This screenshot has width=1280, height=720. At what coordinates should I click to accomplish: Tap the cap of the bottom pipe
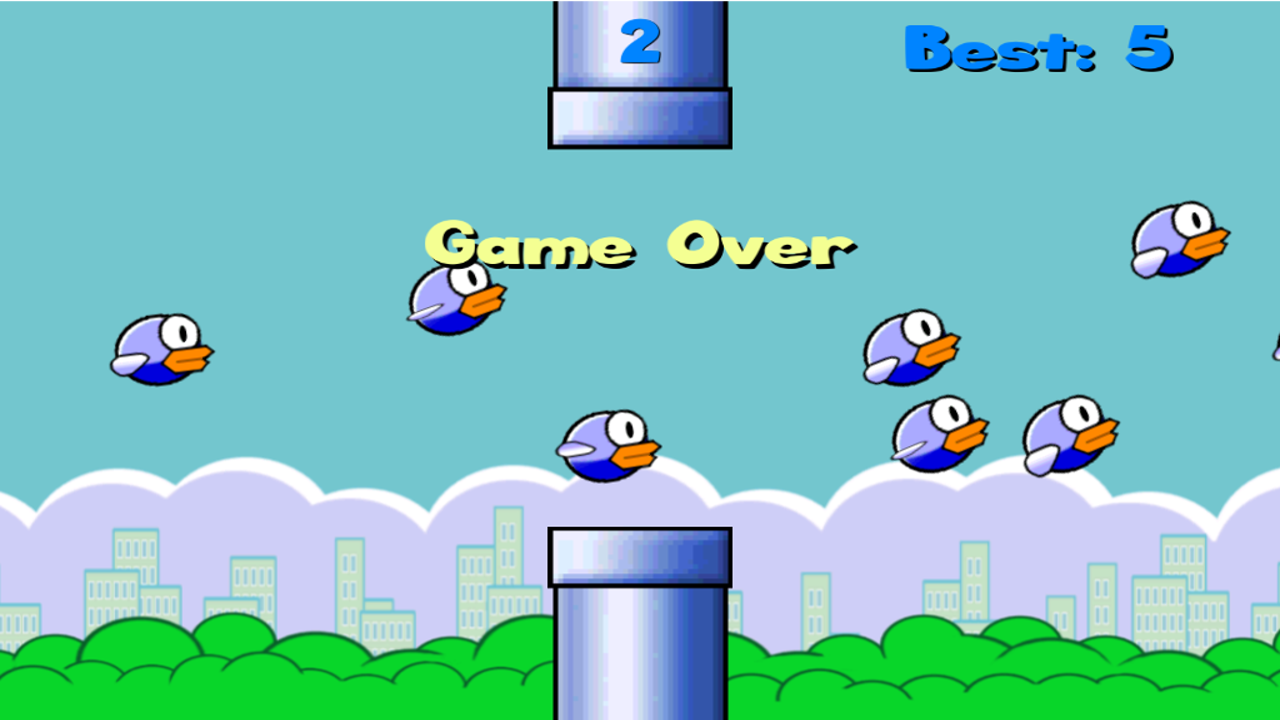pos(640,557)
